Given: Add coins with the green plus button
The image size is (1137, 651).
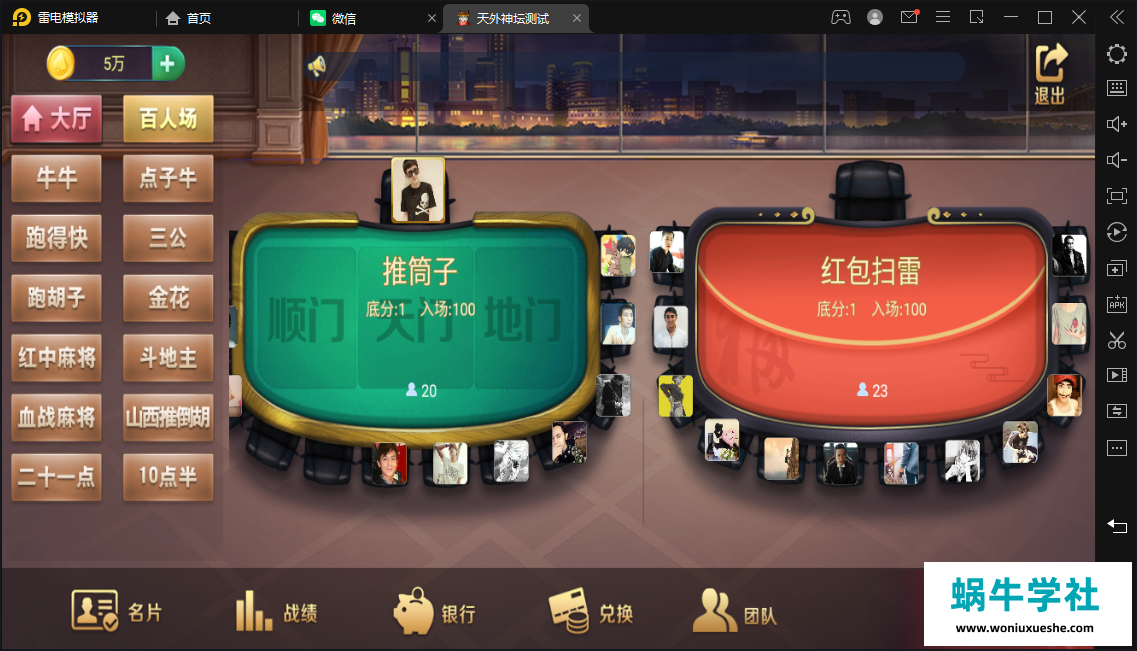Looking at the screenshot, I should (x=167, y=64).
